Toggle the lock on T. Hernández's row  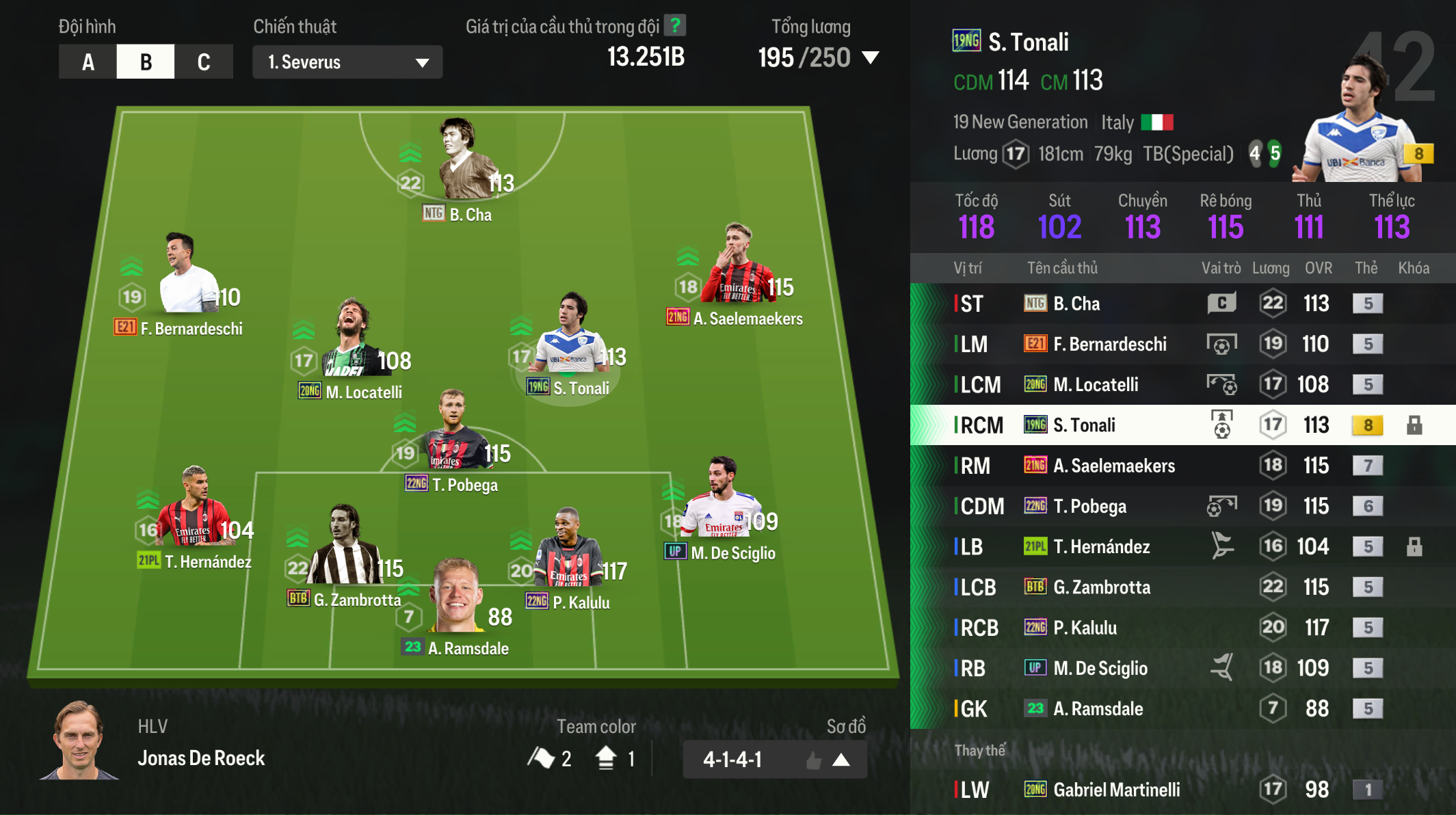tap(1414, 547)
